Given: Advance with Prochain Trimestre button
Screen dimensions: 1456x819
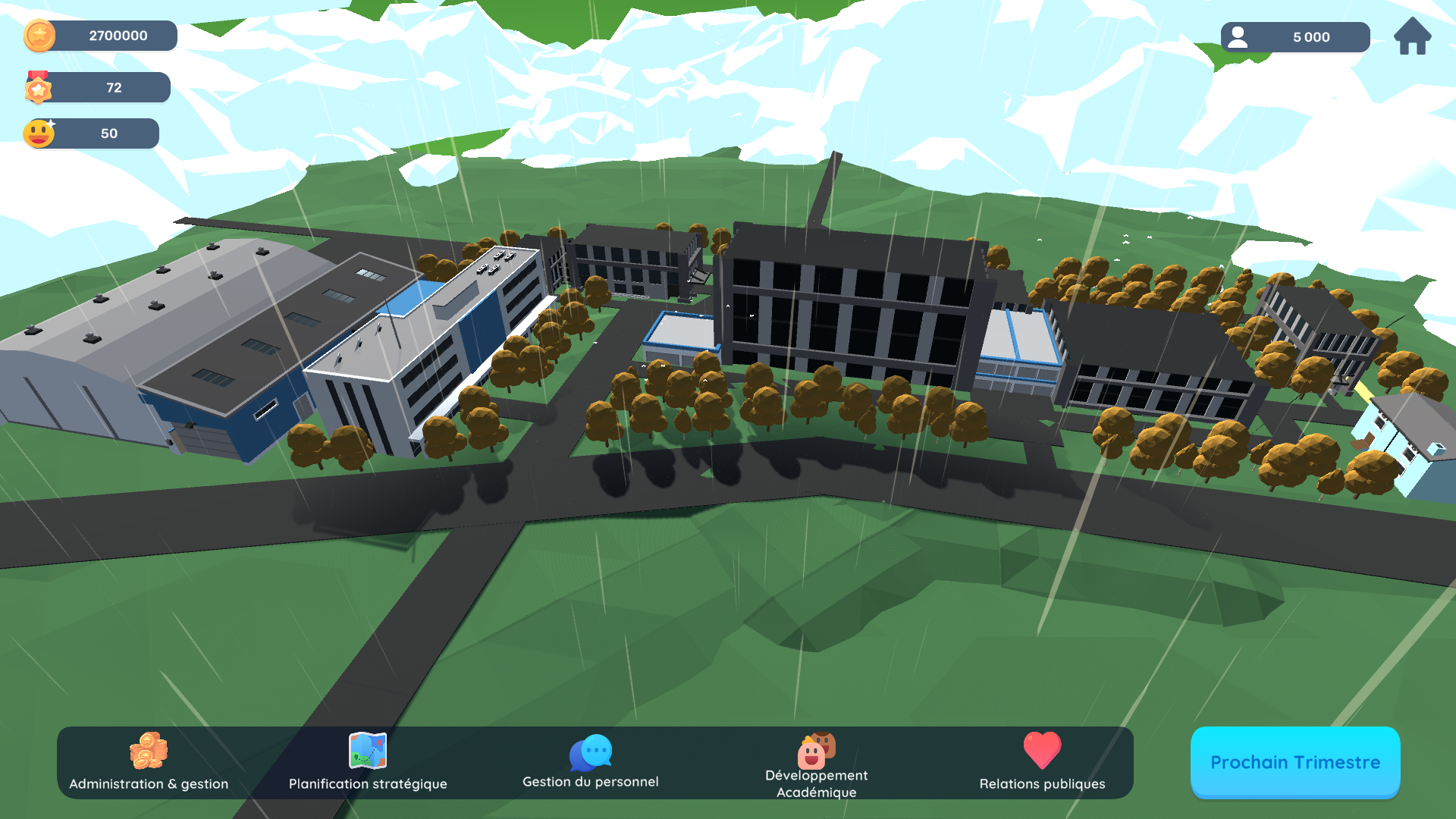Looking at the screenshot, I should [1294, 762].
